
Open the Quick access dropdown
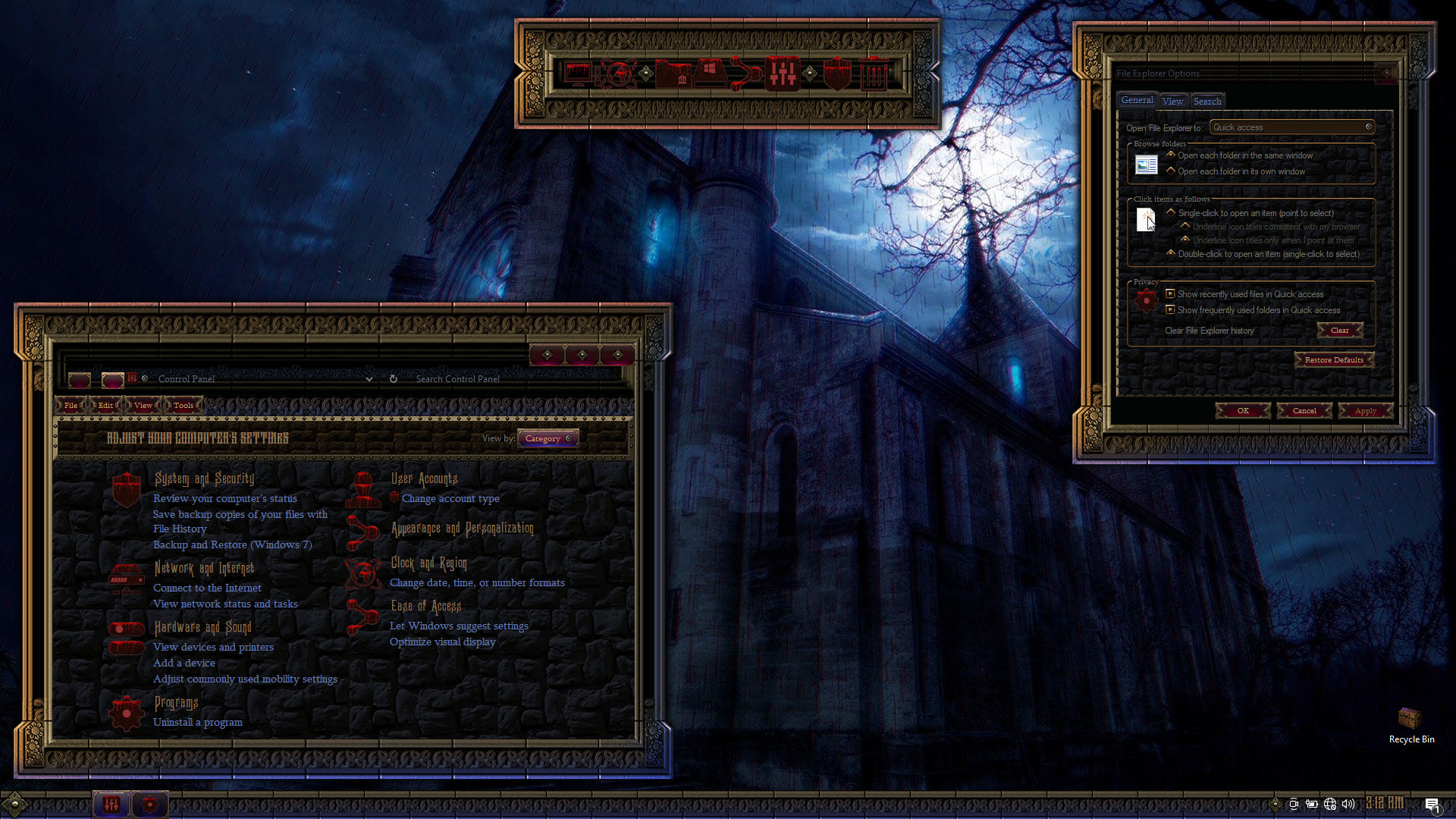click(x=1291, y=127)
